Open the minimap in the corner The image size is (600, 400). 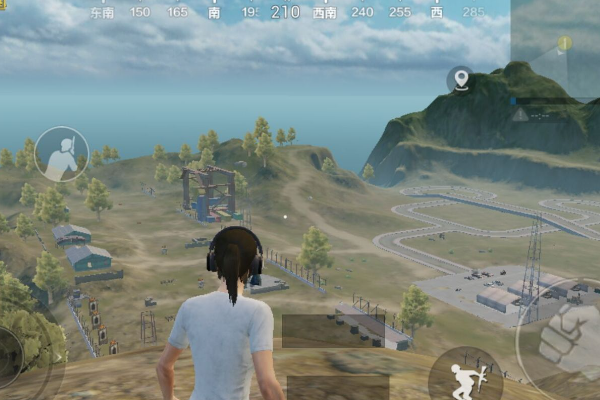pos(555,50)
